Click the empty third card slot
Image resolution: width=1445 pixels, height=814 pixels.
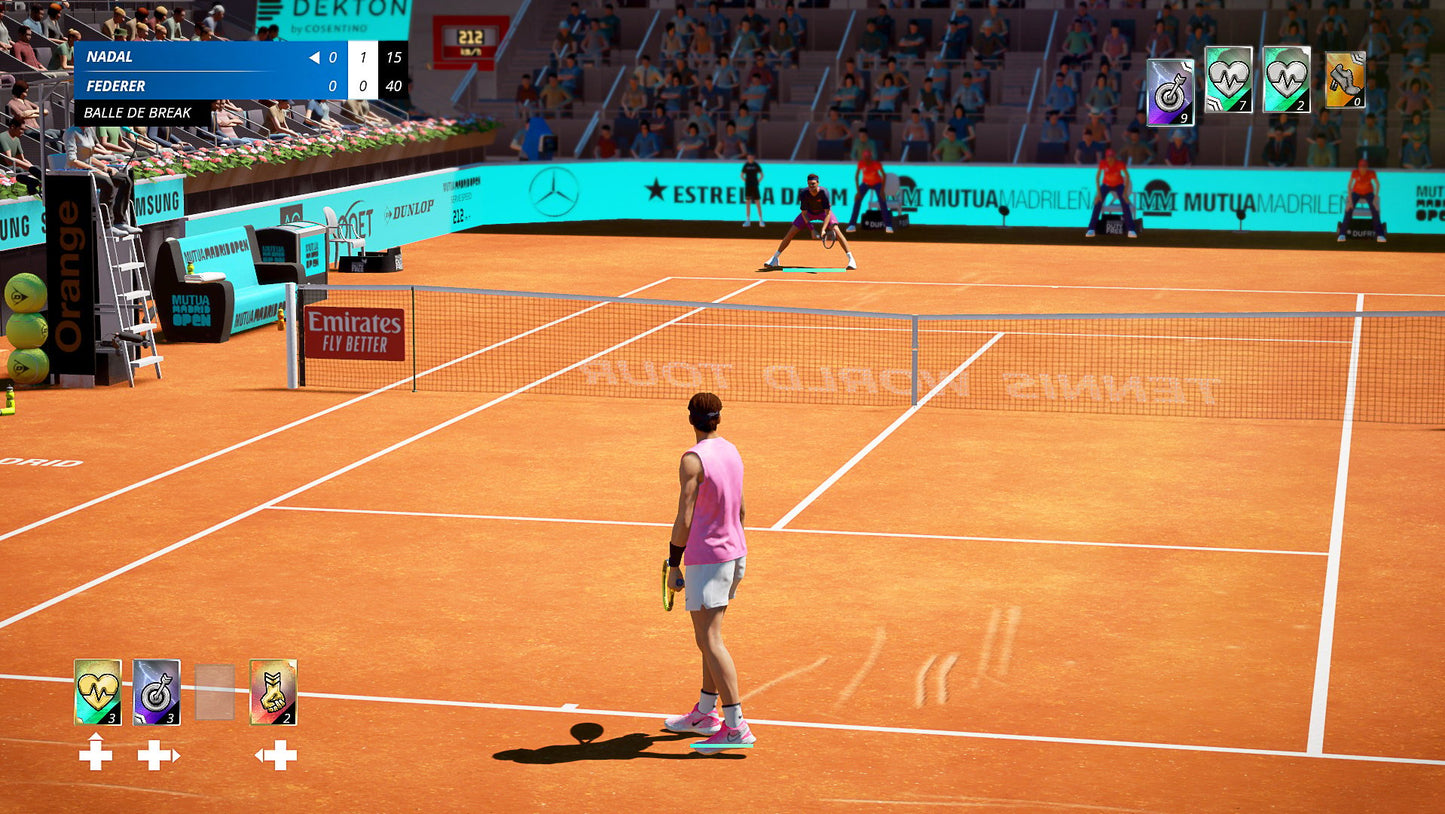pyautogui.click(x=215, y=692)
